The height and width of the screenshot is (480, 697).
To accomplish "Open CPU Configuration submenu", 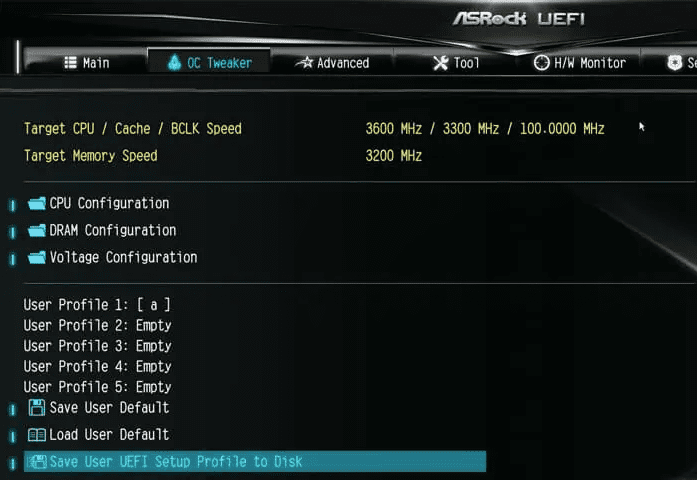I will click(x=109, y=203).
